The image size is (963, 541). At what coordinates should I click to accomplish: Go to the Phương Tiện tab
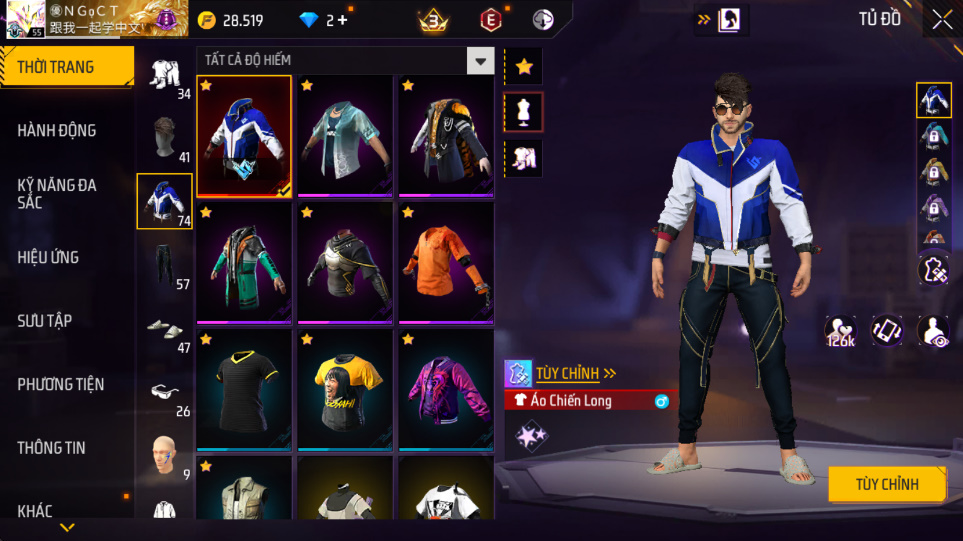(60, 384)
